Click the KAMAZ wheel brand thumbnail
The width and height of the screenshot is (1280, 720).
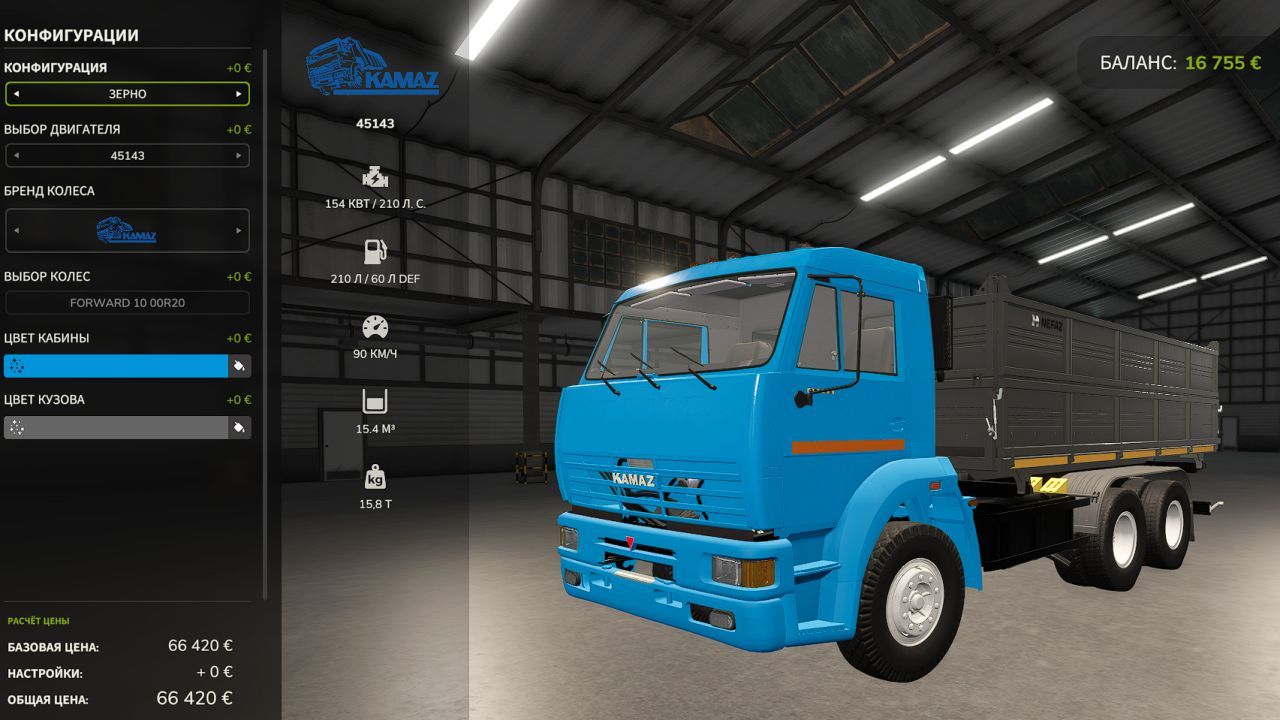click(127, 230)
